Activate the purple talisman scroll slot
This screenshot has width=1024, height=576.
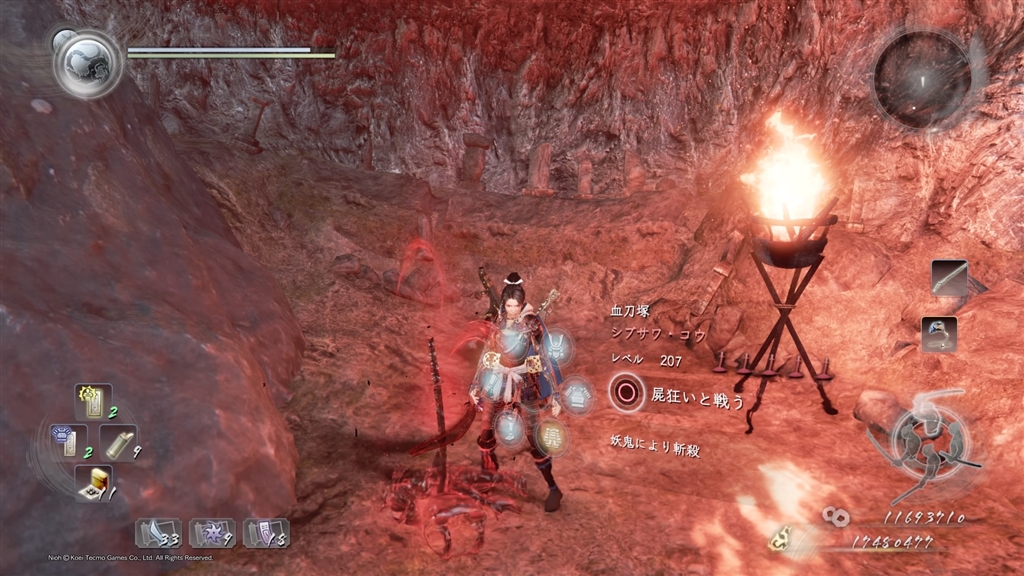coord(266,532)
